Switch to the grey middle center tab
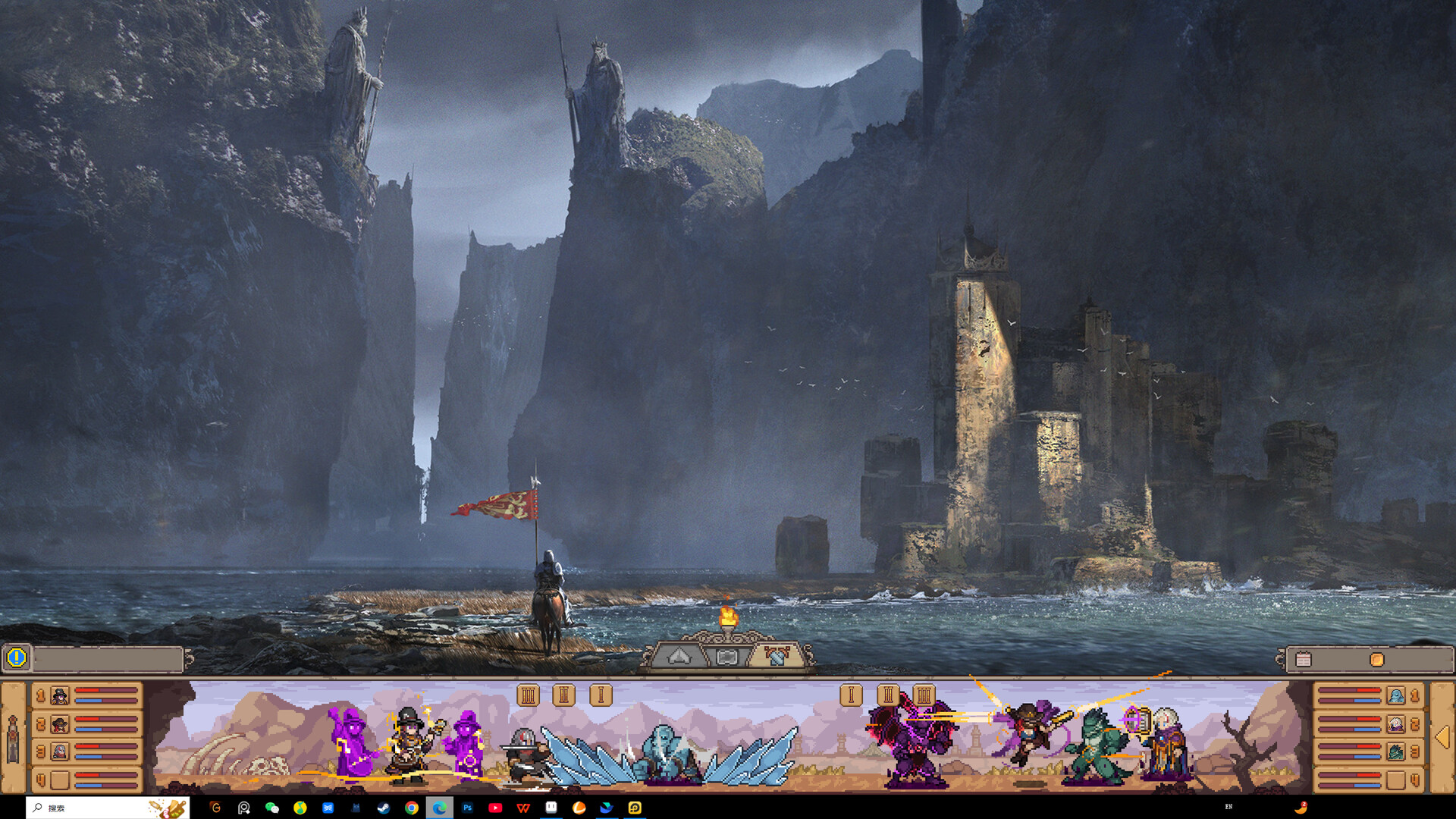Screen dimensions: 1456x819 click(x=726, y=657)
